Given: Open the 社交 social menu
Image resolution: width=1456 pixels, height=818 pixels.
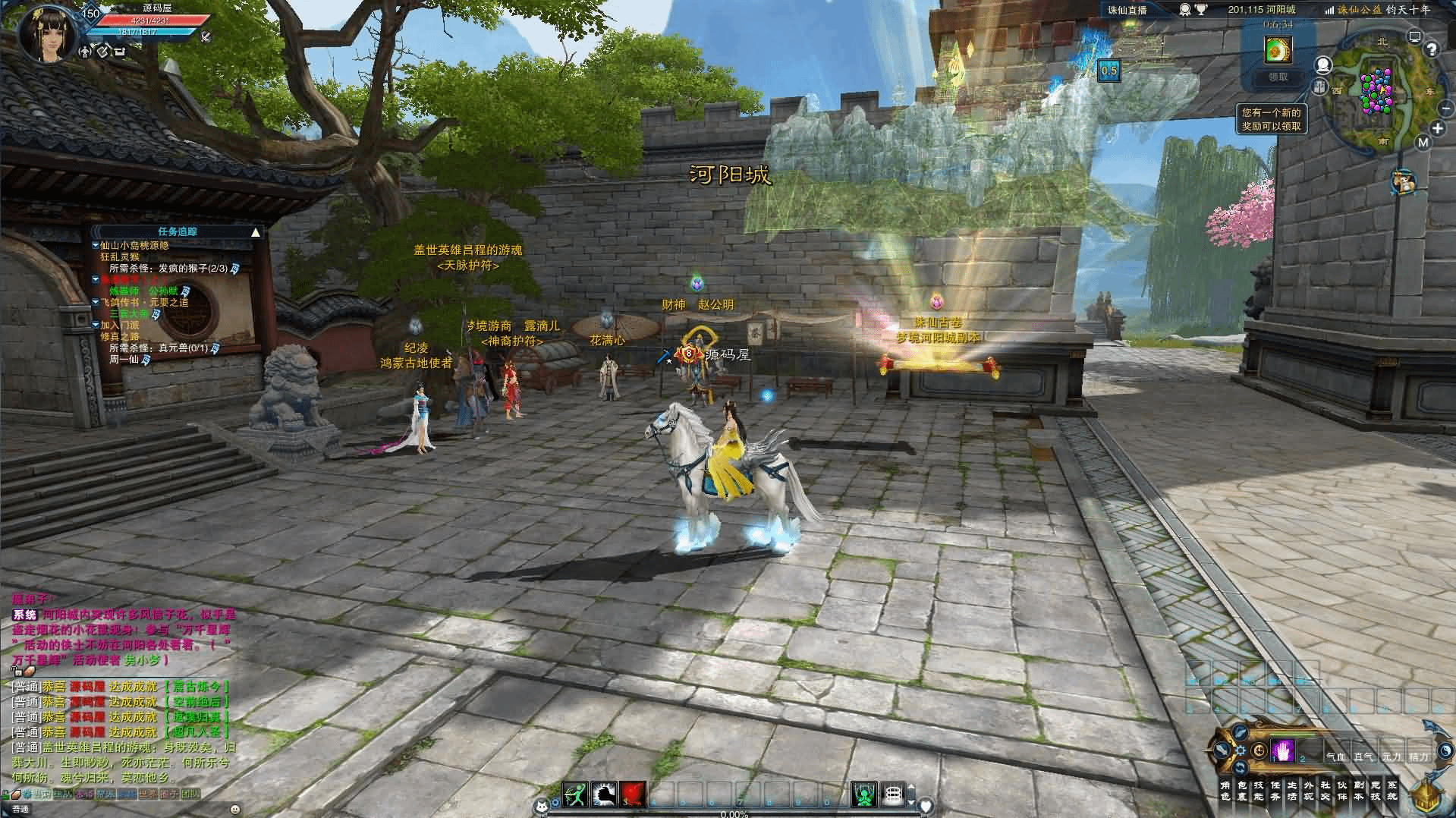Looking at the screenshot, I should tap(1325, 791).
